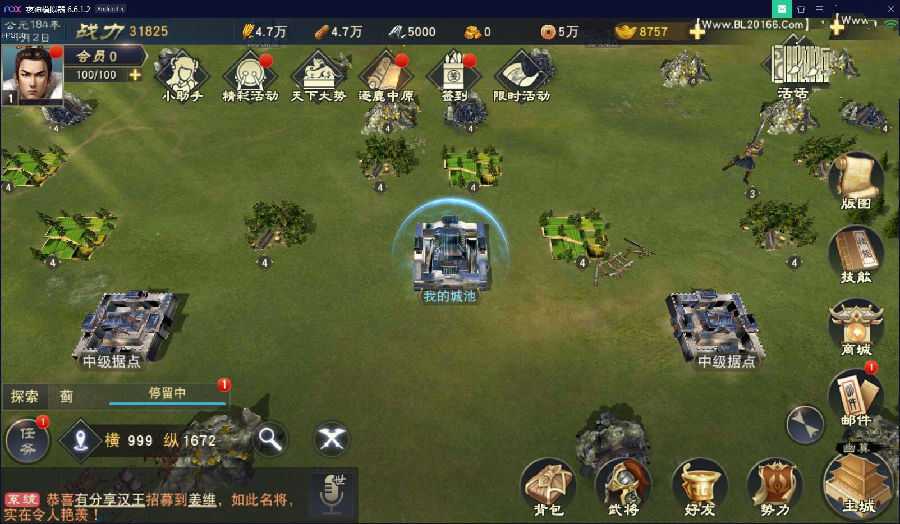Open the 技能 skills book
Screen dimensions: 900x524
(856, 253)
